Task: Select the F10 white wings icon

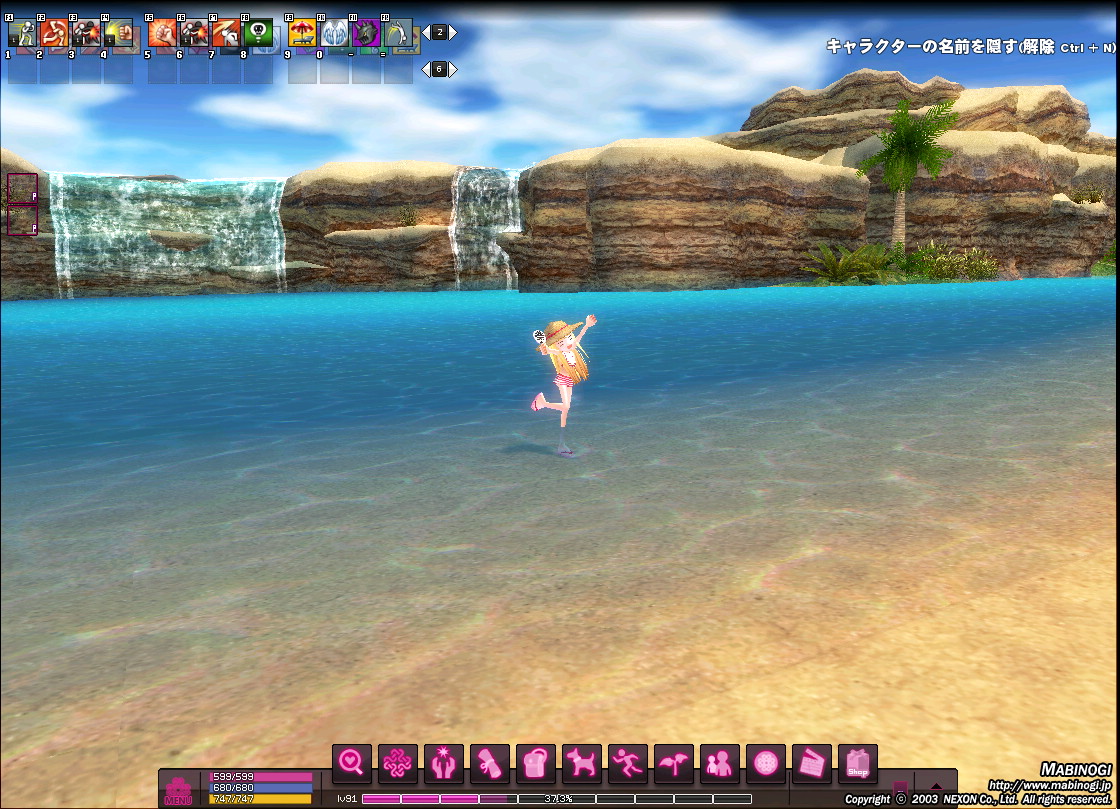Action: [x=334, y=34]
